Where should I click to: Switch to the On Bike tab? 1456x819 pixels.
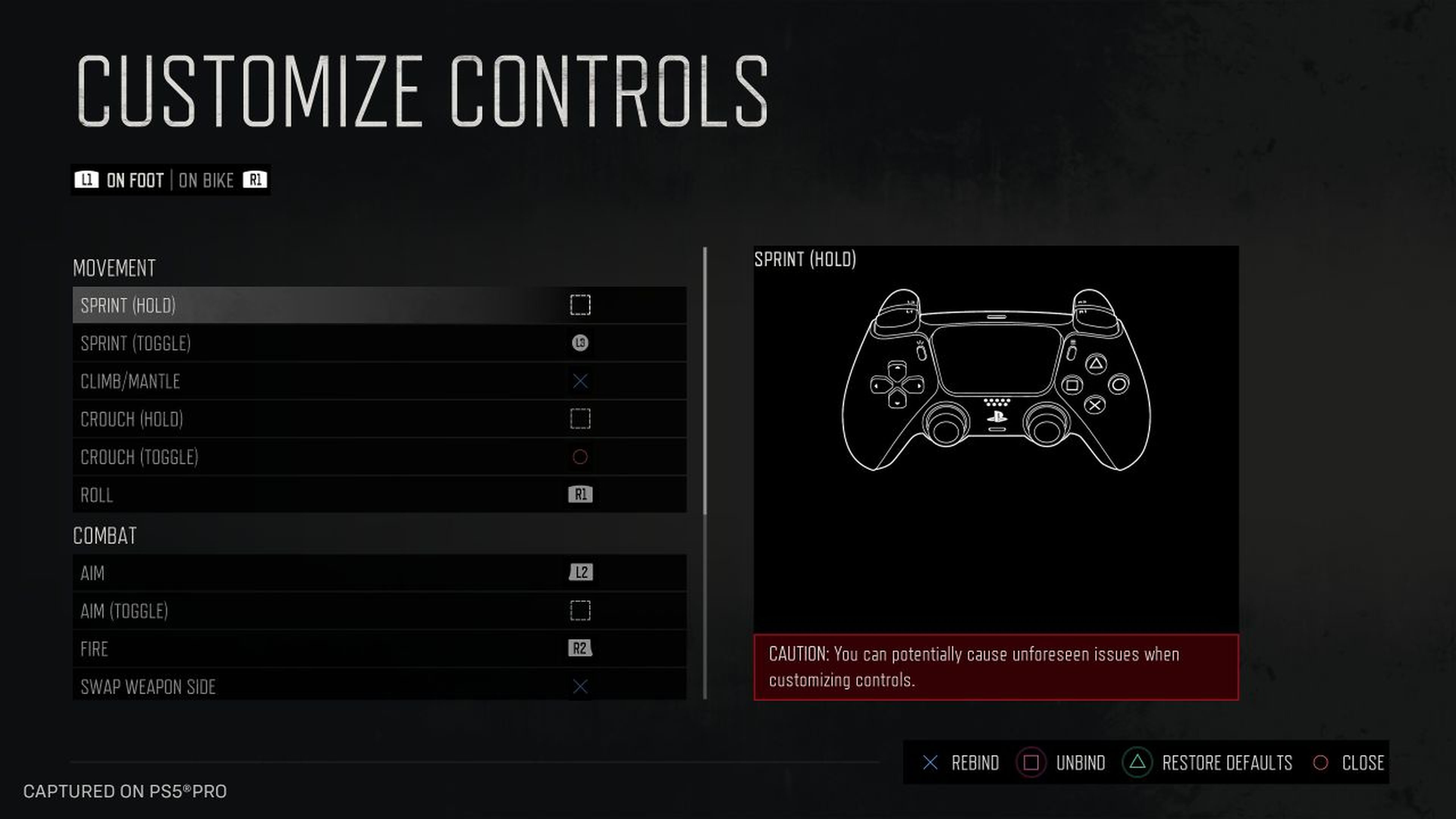206,180
